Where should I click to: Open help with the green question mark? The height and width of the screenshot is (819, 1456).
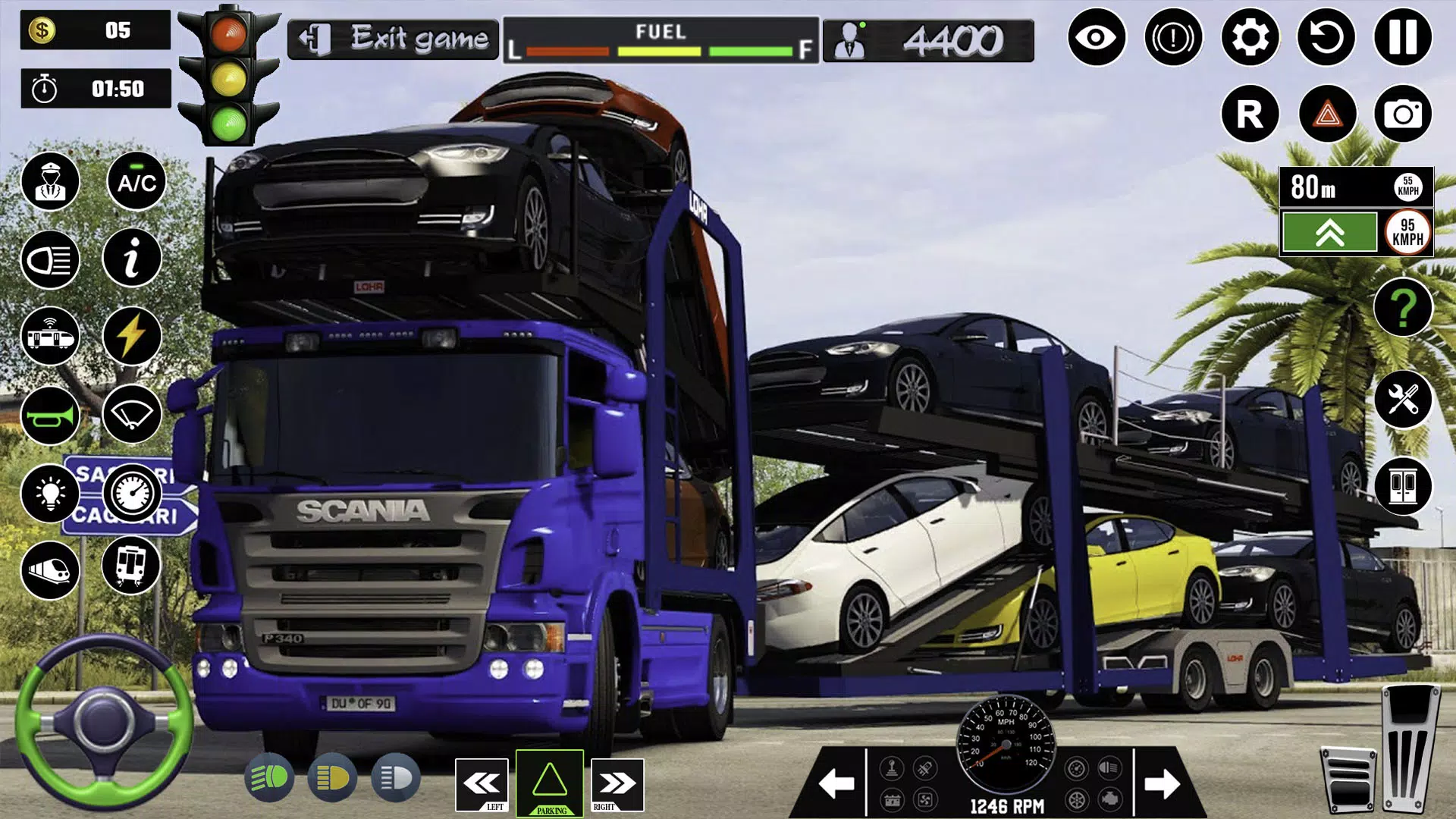coord(1403,307)
